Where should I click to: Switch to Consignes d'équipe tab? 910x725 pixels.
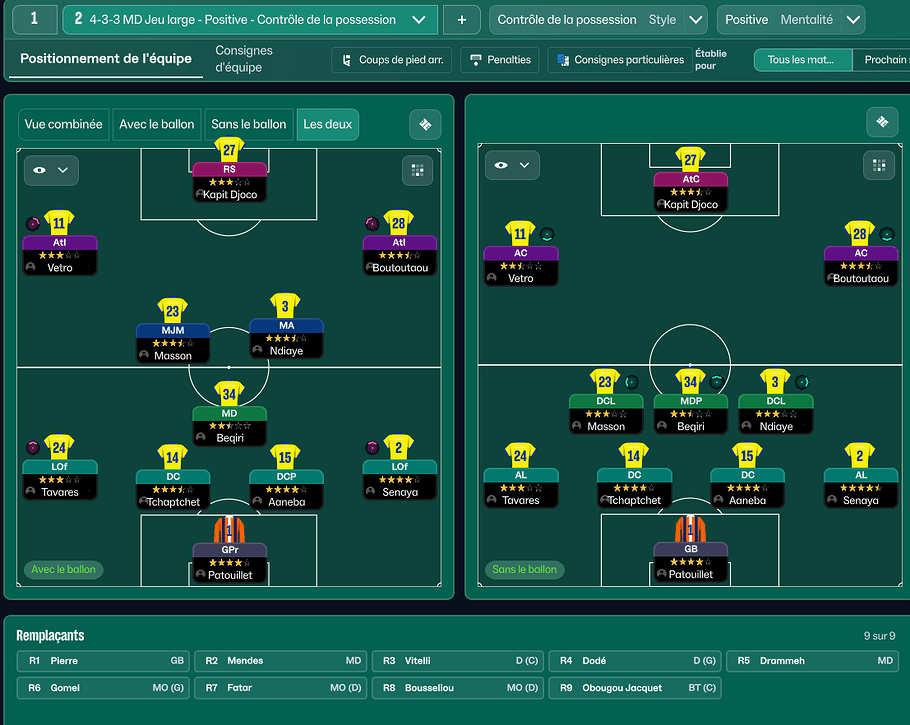point(244,59)
